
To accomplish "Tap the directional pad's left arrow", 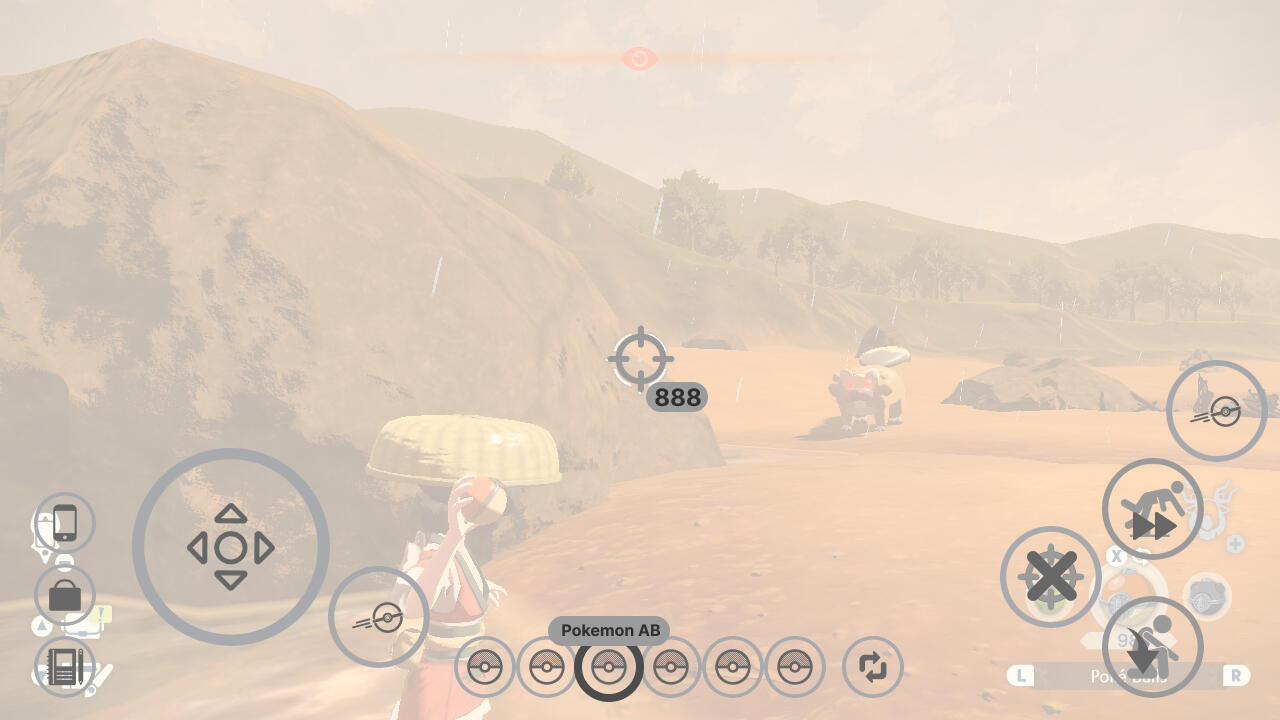I will (x=197, y=548).
